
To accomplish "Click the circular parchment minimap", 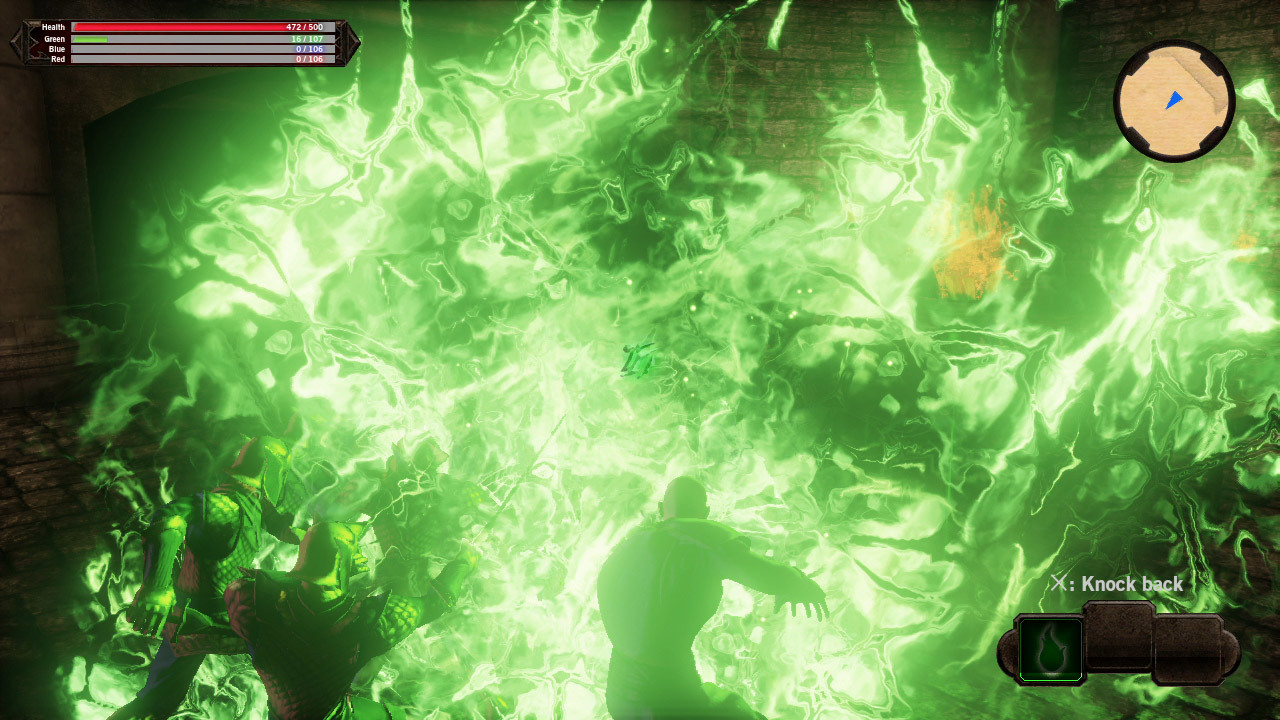I will (1174, 100).
